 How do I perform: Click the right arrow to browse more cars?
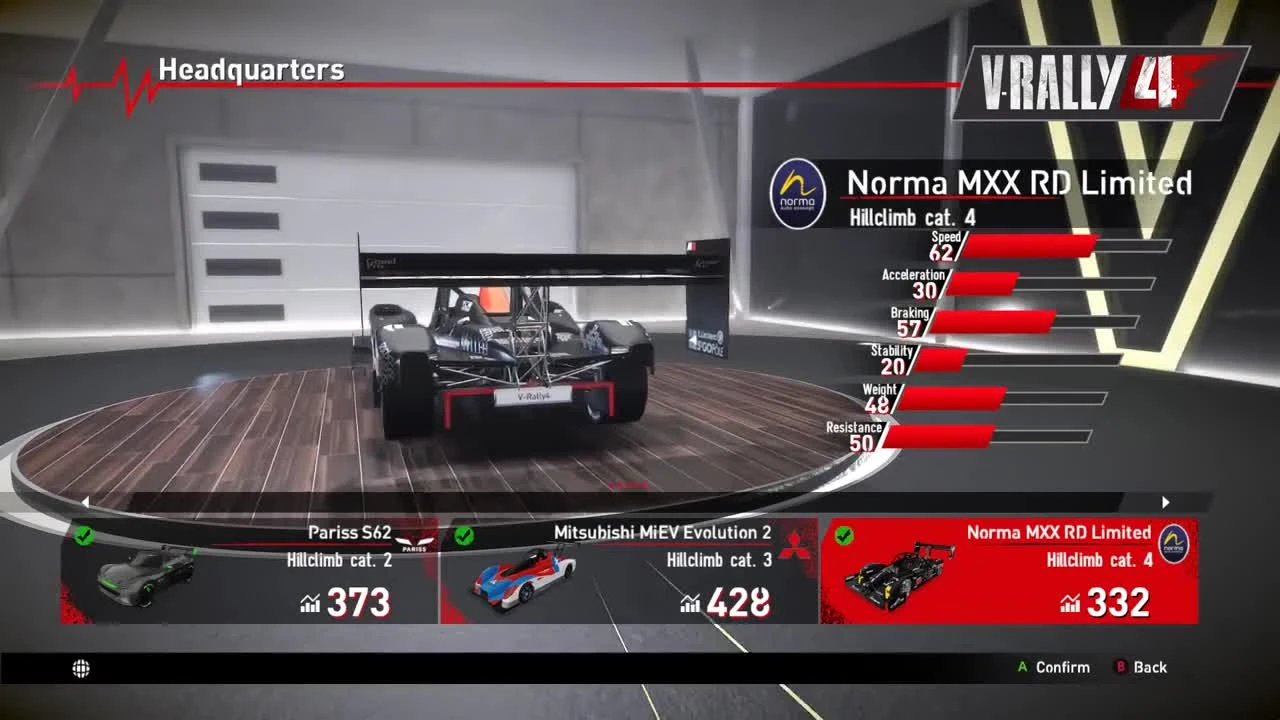coord(1166,502)
